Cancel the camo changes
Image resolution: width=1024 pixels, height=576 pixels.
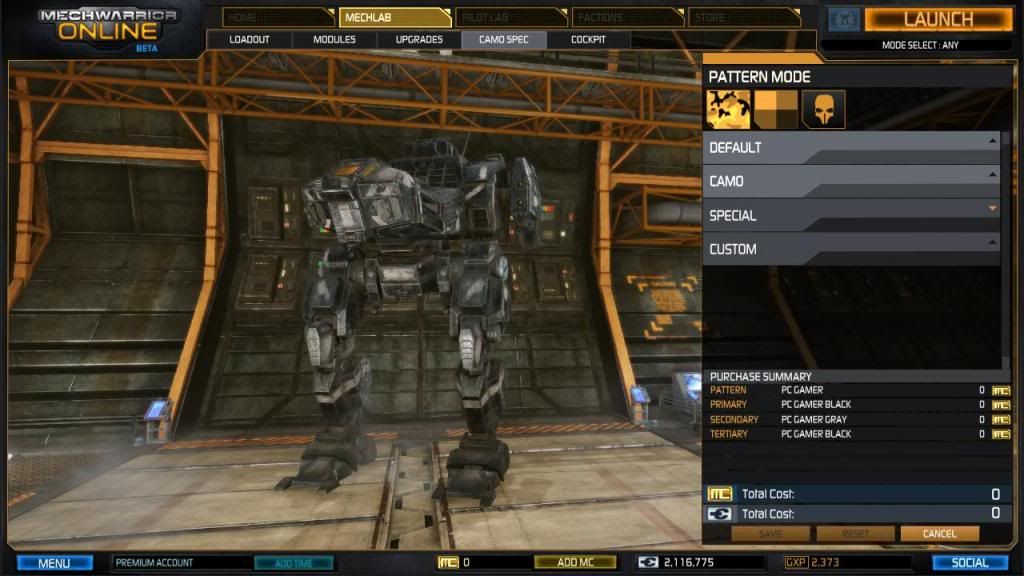pyautogui.click(x=939, y=534)
